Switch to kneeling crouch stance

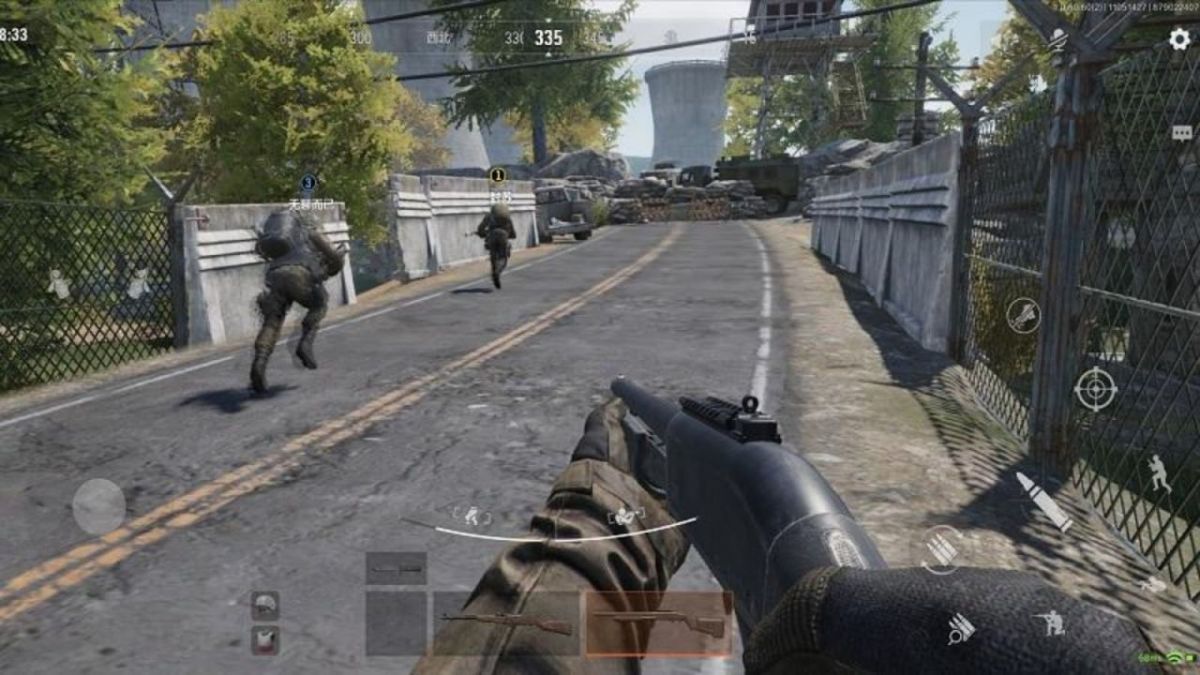[1050, 623]
